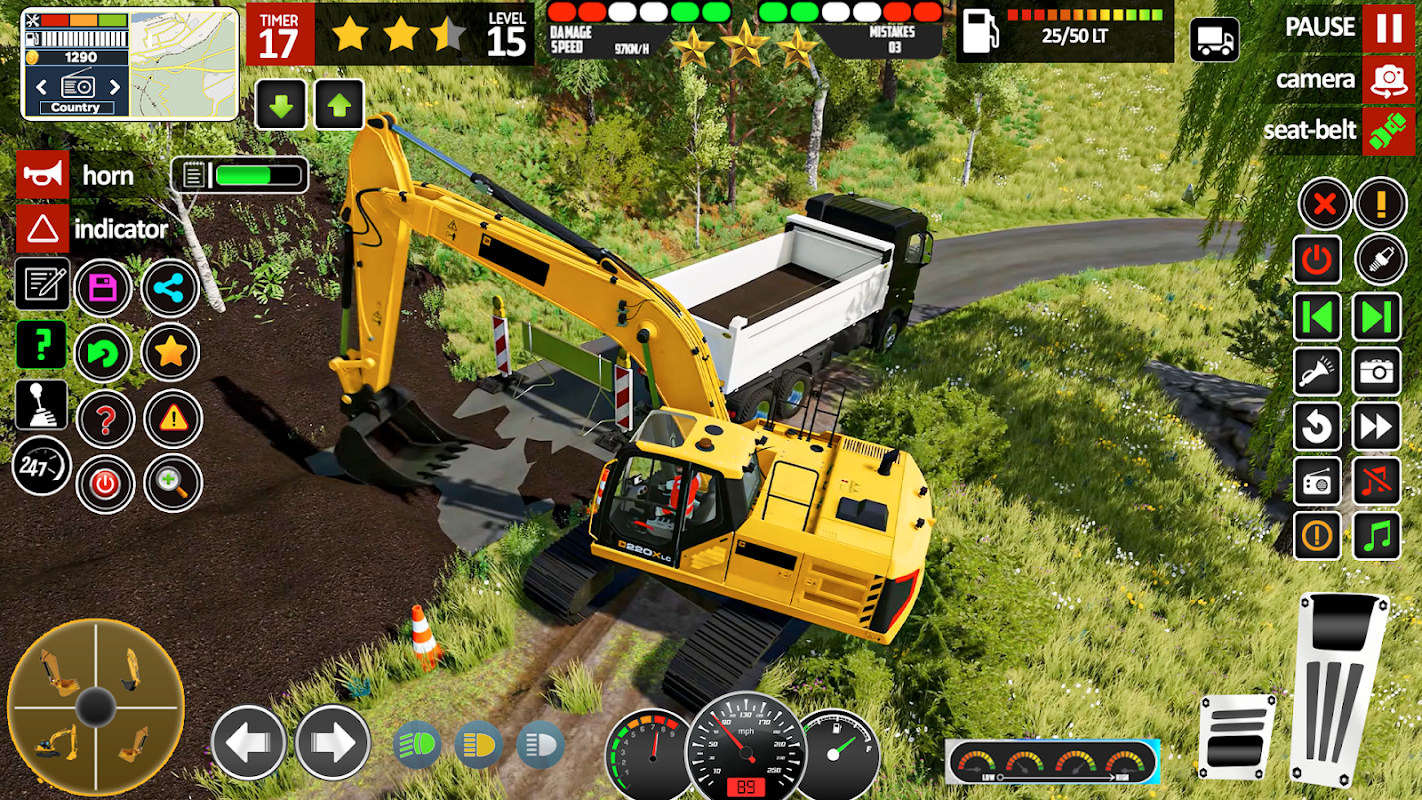Activate the triangle indicator button
Image resolution: width=1422 pixels, height=800 pixels.
tap(43, 229)
